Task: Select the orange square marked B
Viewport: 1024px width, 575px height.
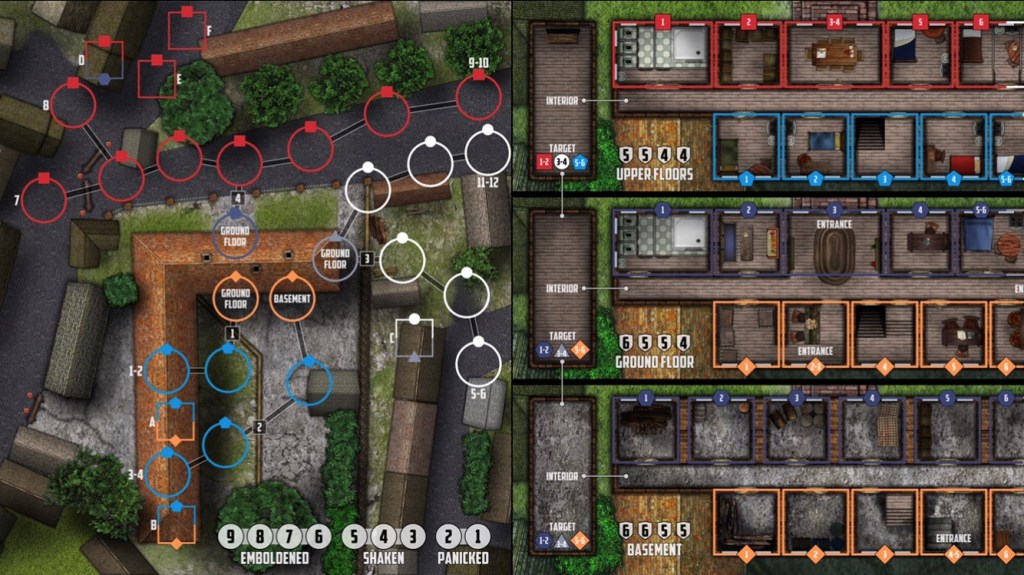Action: click(176, 524)
